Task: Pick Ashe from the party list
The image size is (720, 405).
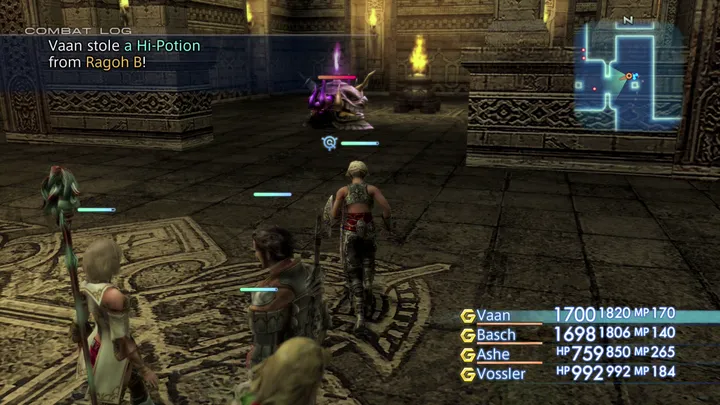Action: [493, 354]
